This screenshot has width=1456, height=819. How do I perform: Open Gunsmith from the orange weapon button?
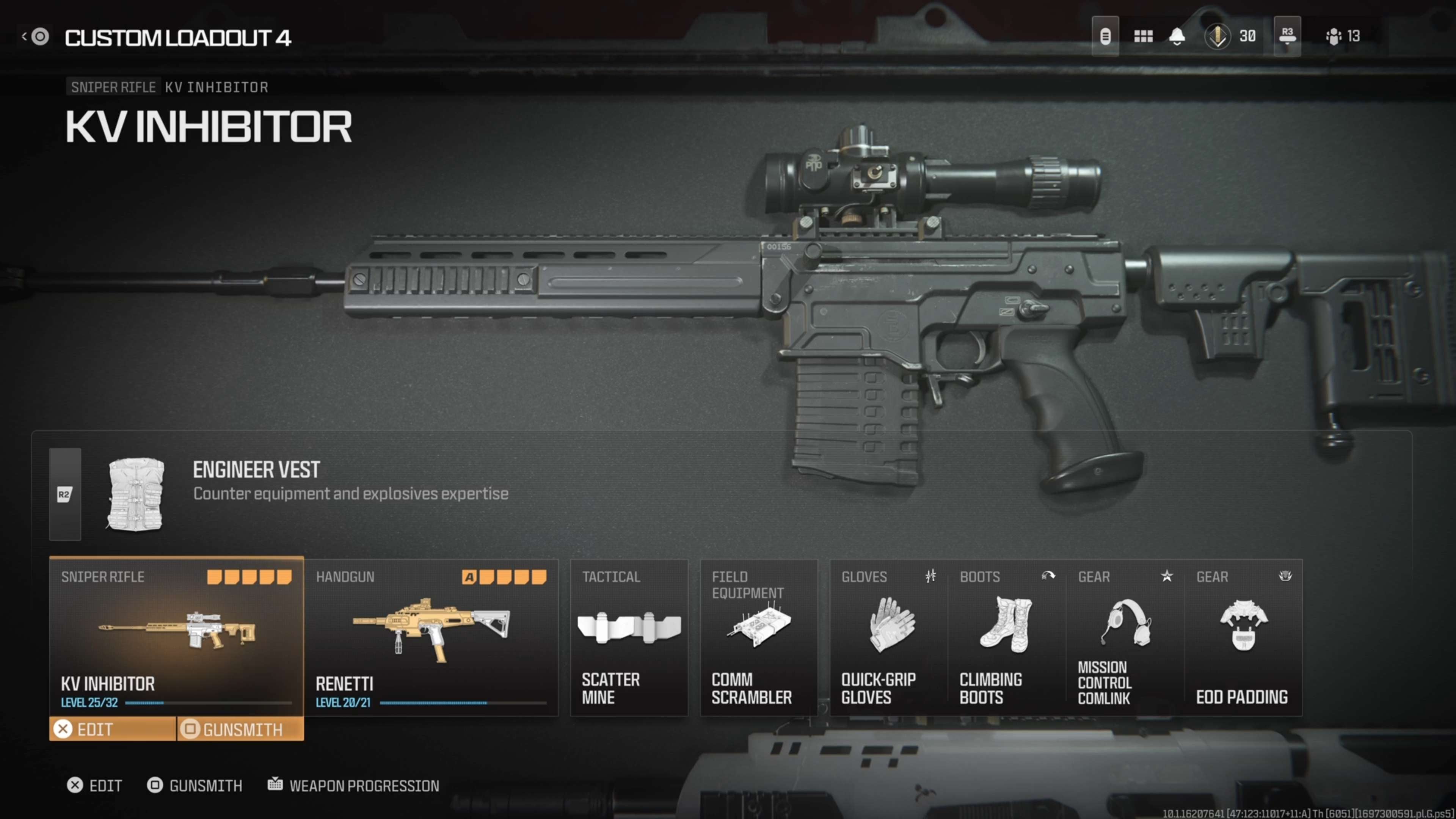click(240, 729)
